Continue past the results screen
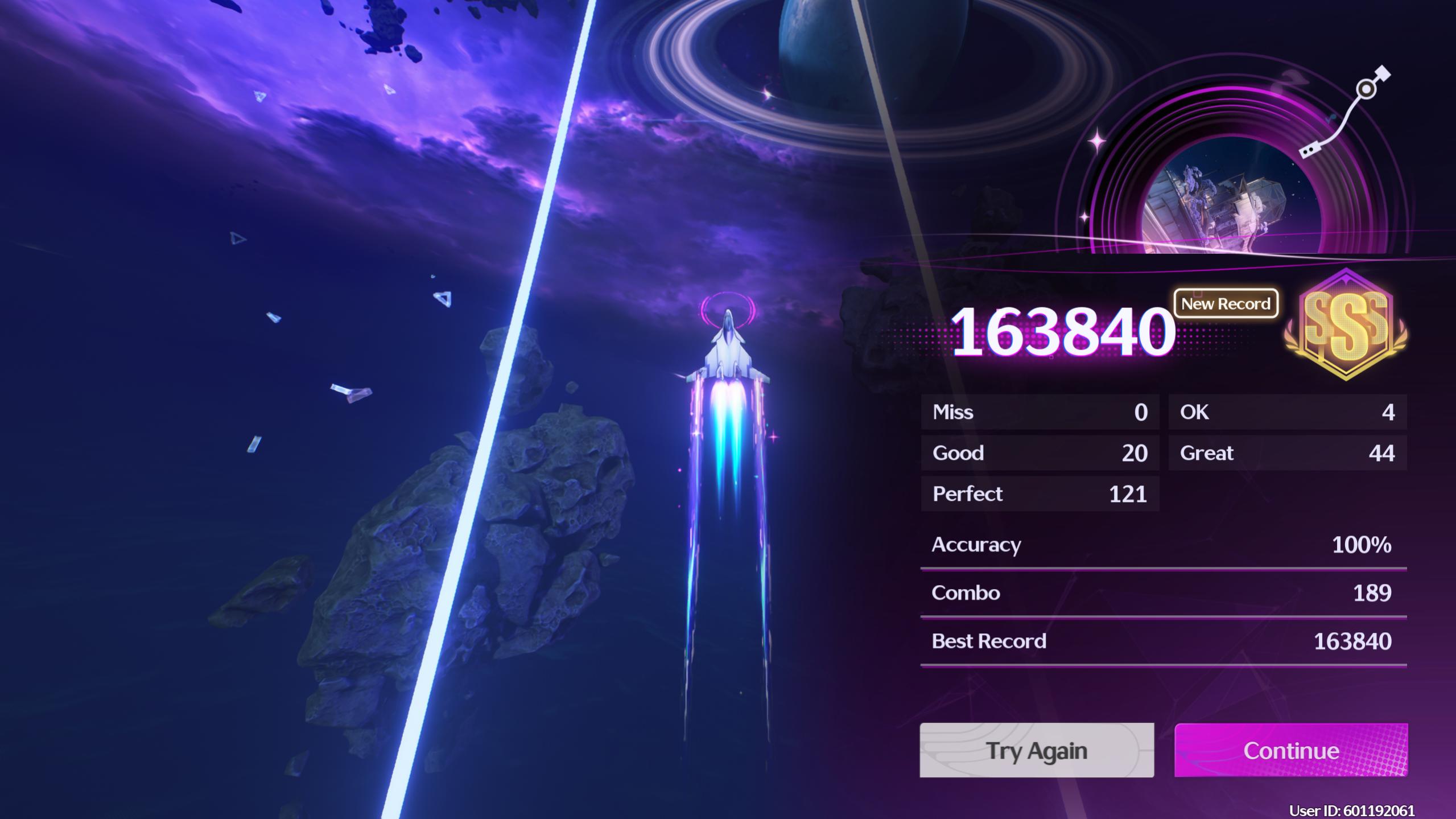This screenshot has width=1456, height=819. [1290, 750]
